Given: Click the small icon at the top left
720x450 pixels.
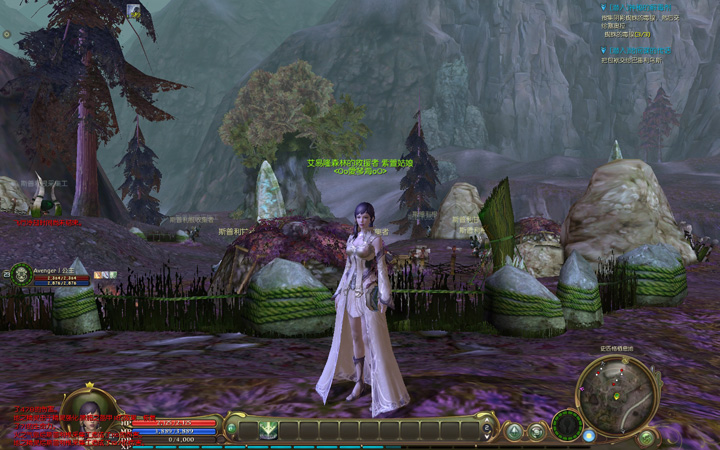Looking at the screenshot, I should pos(133,11).
